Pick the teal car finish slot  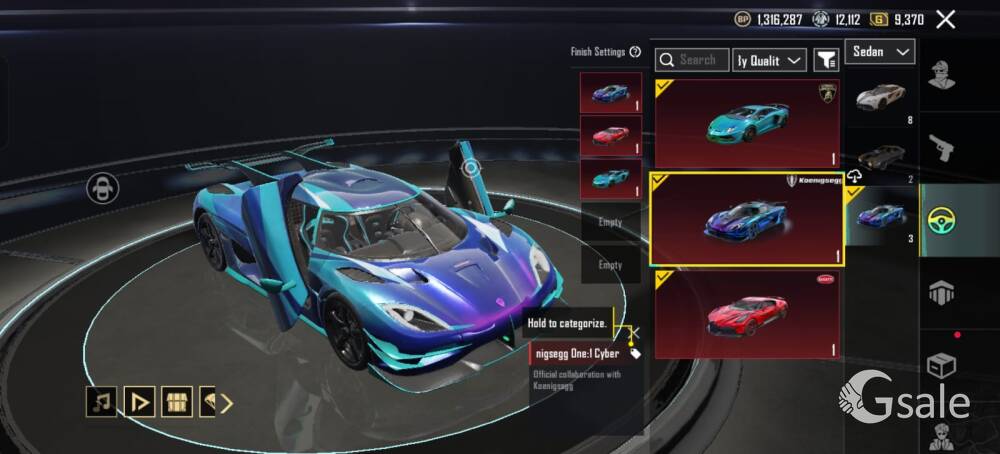click(x=610, y=178)
